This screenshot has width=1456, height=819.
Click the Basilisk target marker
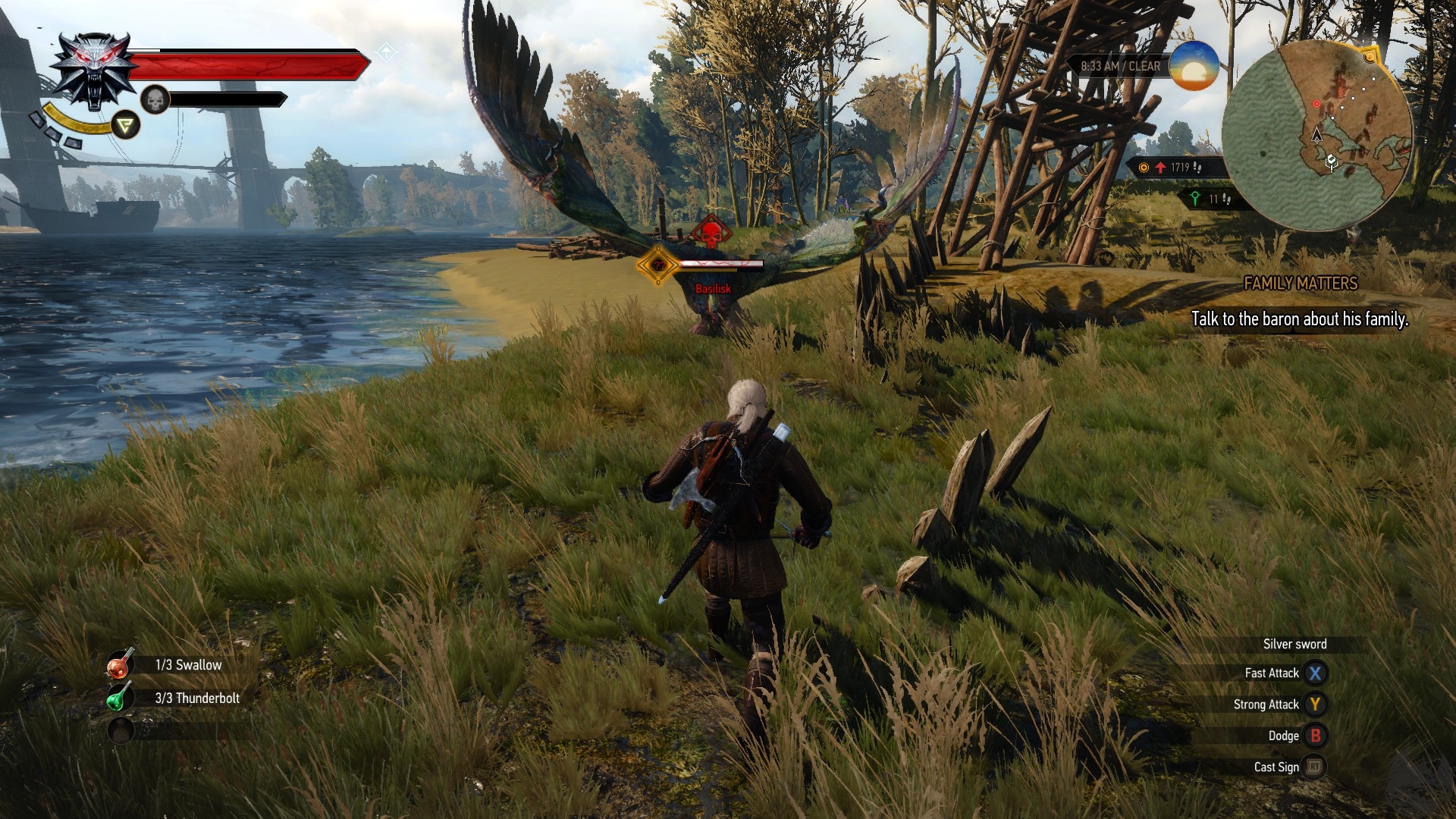pos(657,265)
